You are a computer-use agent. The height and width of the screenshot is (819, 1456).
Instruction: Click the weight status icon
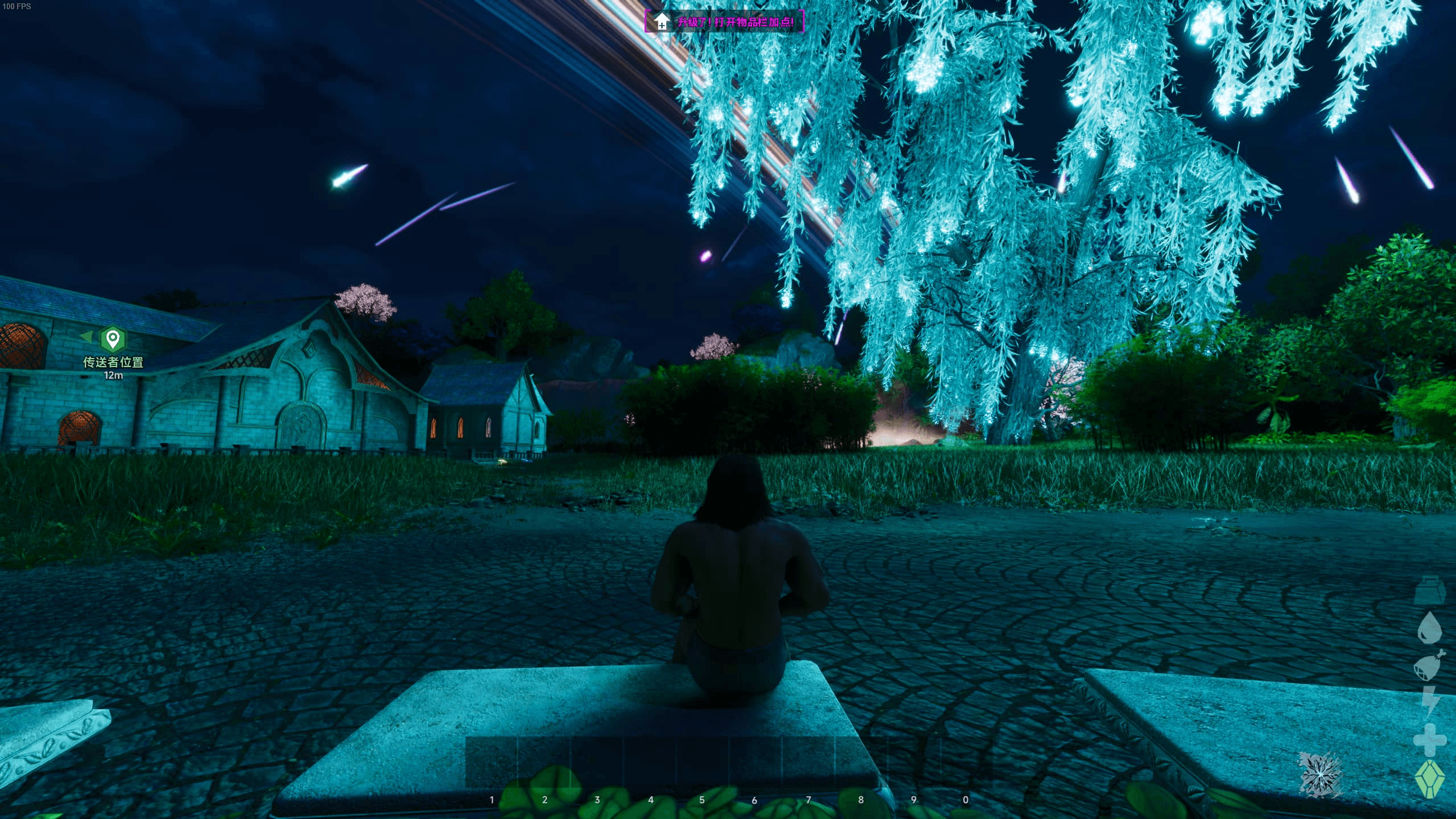pyautogui.click(x=1429, y=590)
